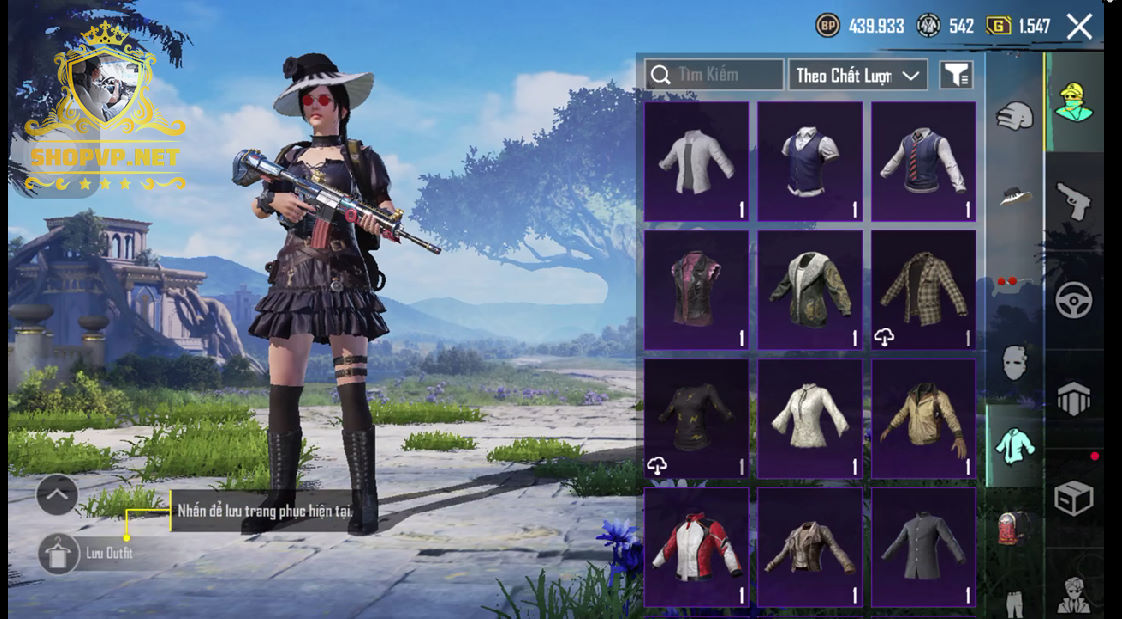Open the face mask subcategory tab

pyautogui.click(x=1014, y=362)
